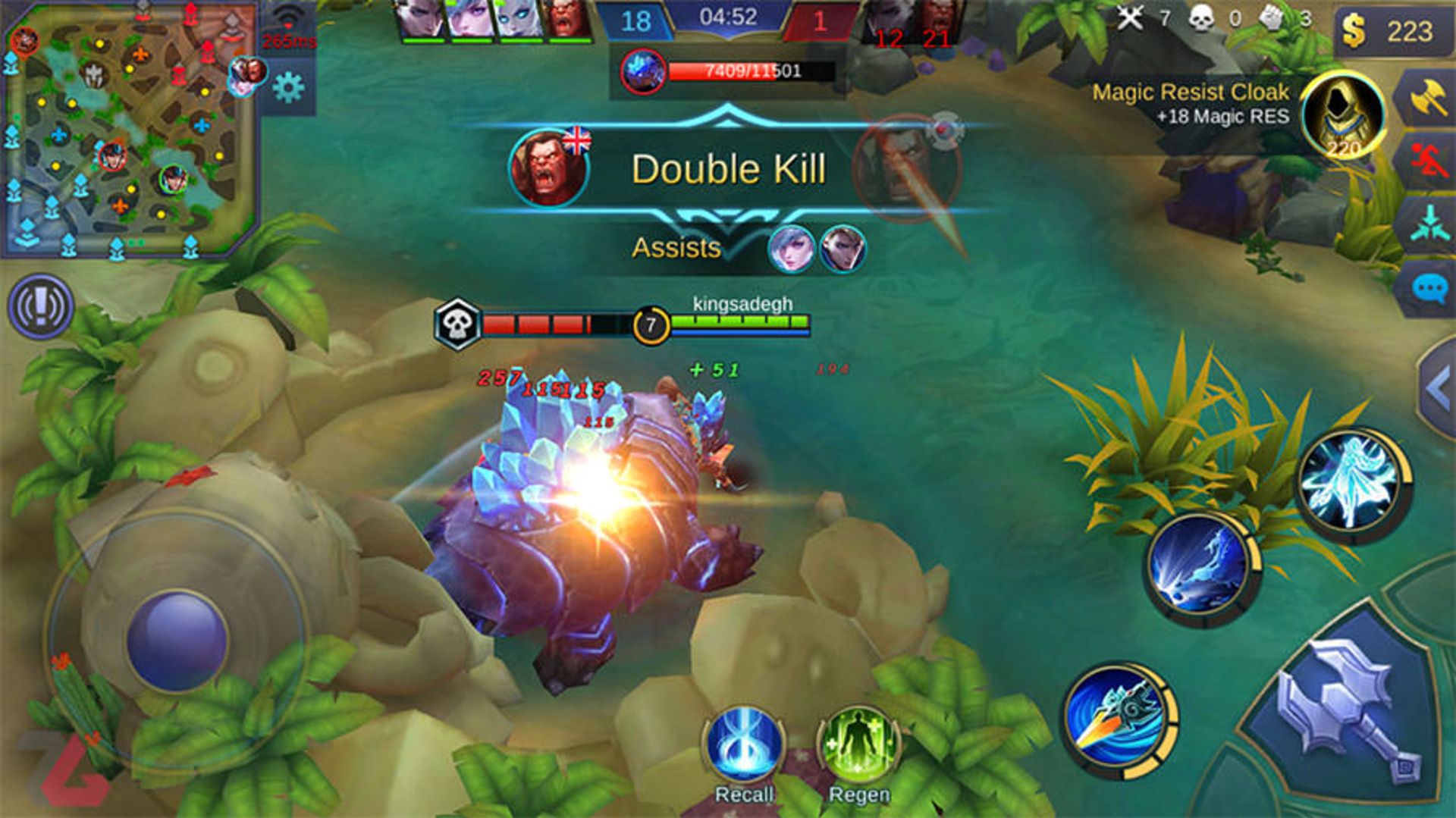Buy the Magic Resist Cloak item
The image size is (1456, 818).
1342,115
